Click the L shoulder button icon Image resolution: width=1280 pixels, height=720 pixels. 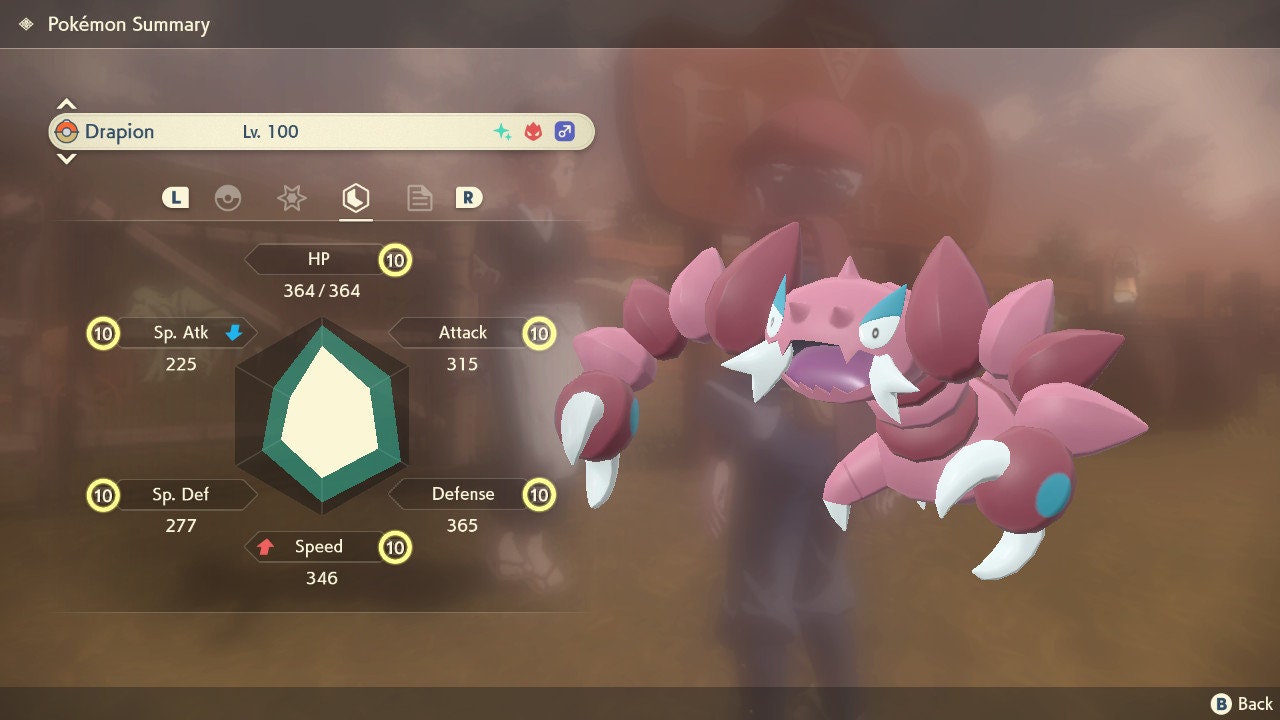(x=175, y=198)
